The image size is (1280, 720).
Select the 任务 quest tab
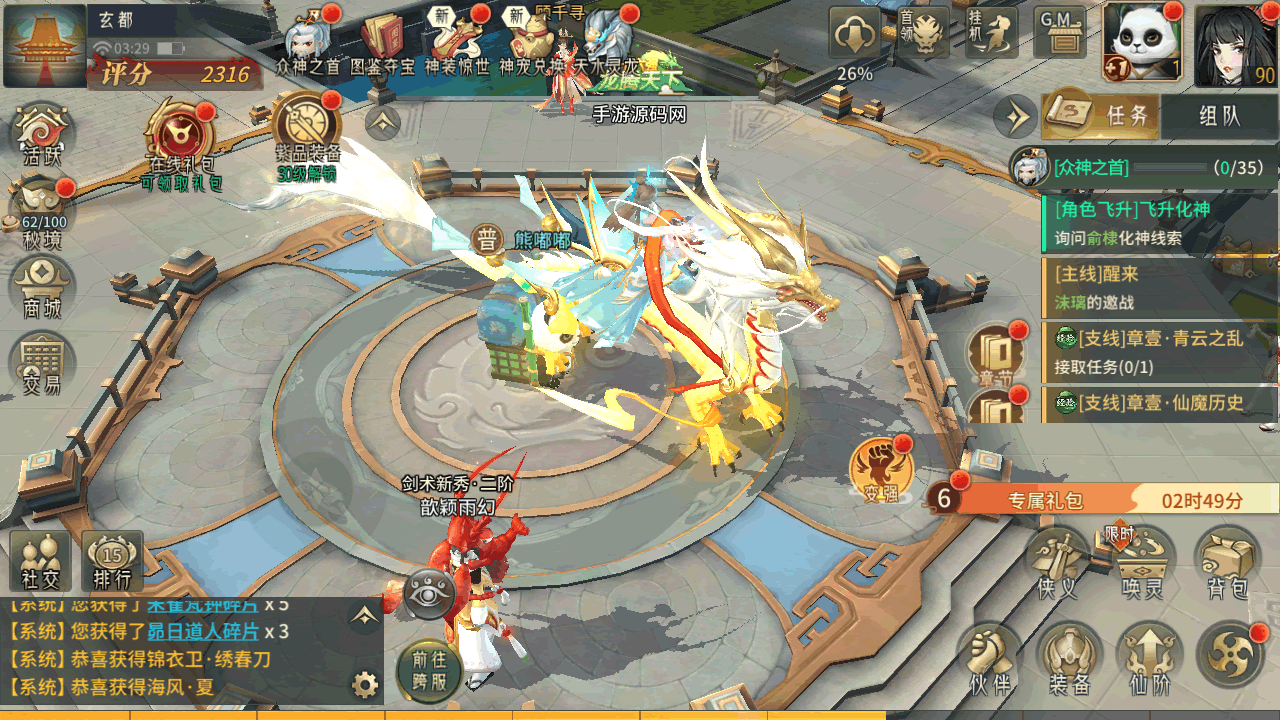(1104, 115)
